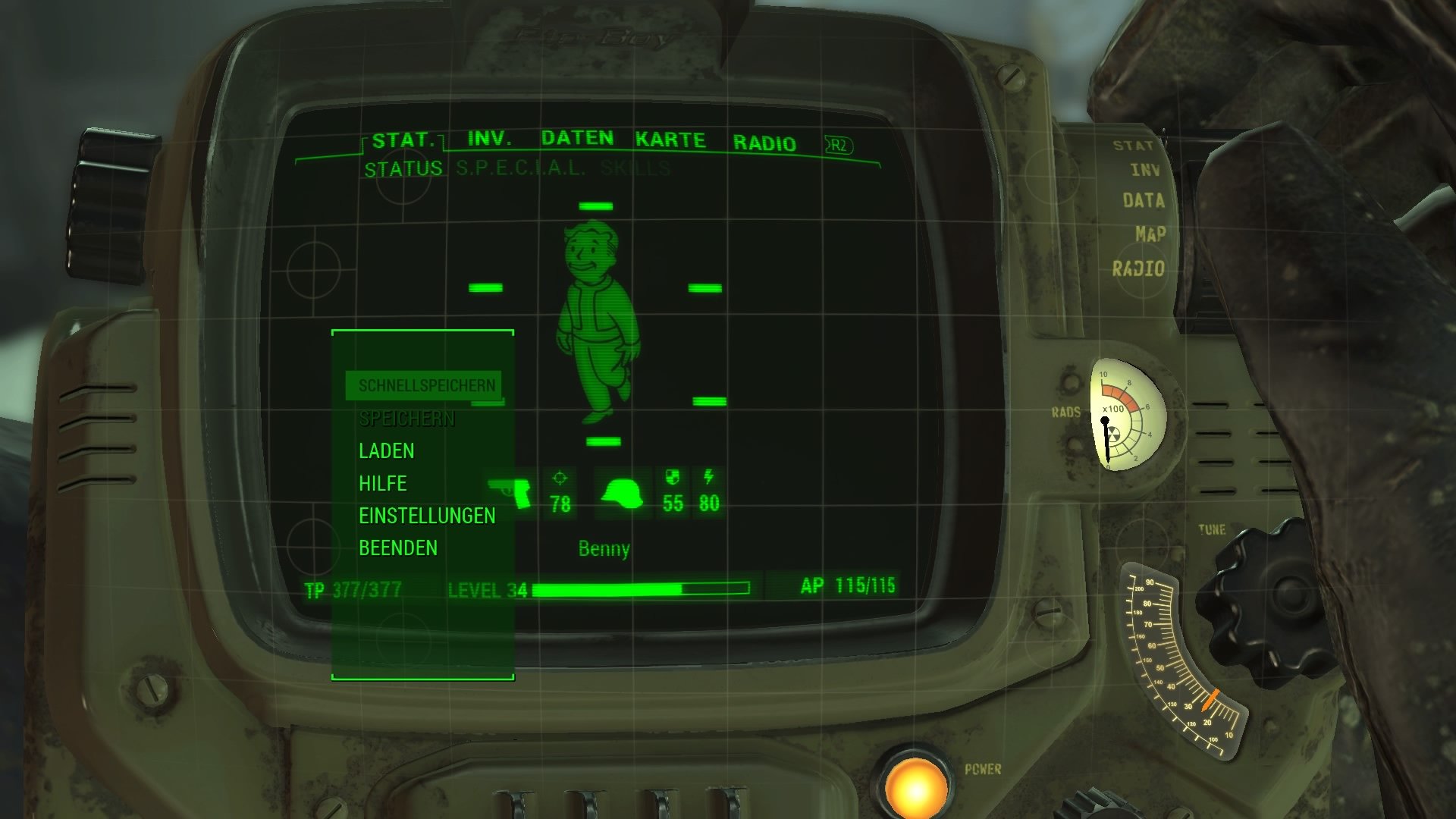This screenshot has height=819, width=1456.
Task: Open the EINSTELLUNGEN menu entry
Action: tap(427, 515)
